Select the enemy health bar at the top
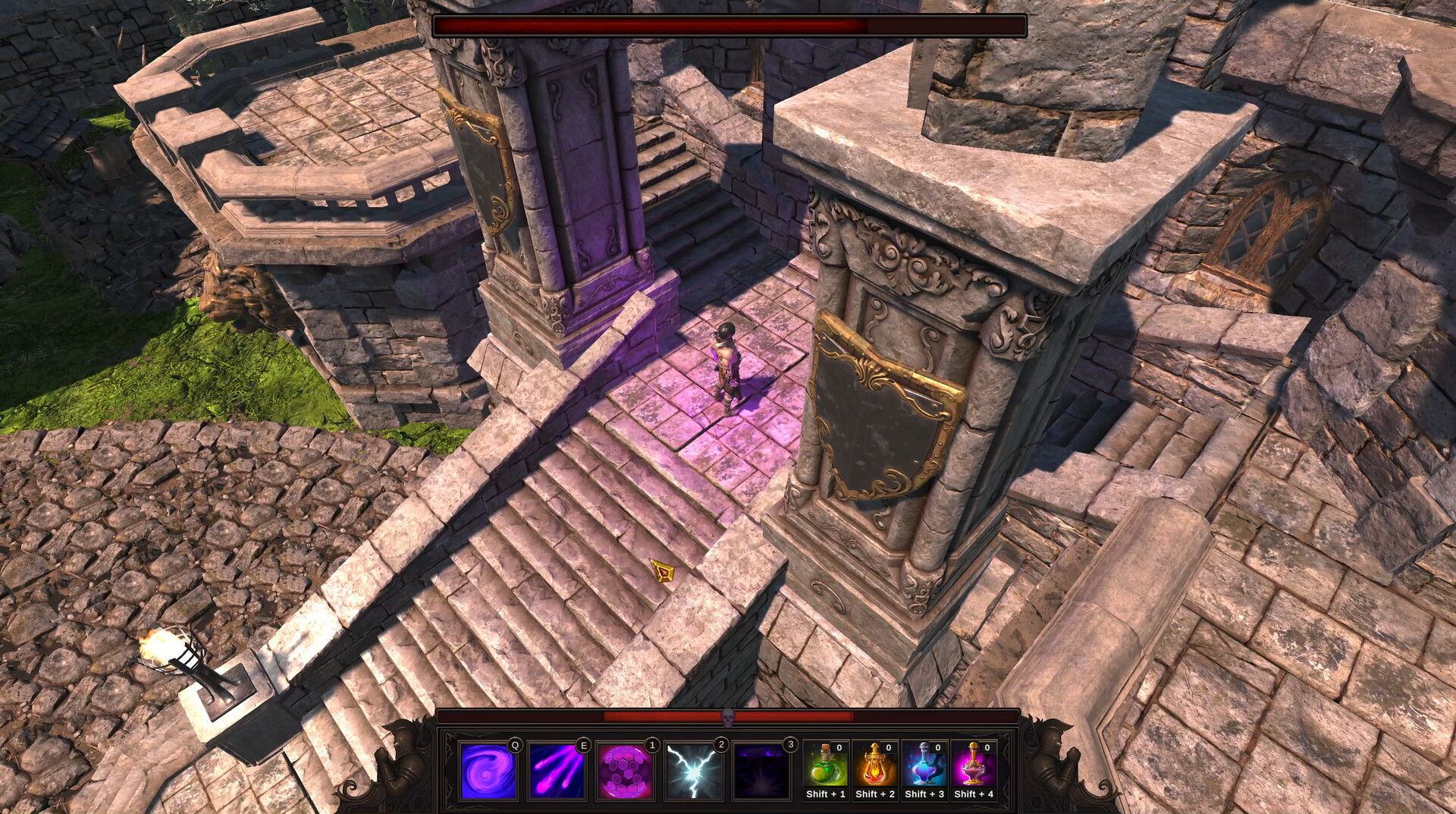The height and width of the screenshot is (814, 1456). [x=726, y=25]
